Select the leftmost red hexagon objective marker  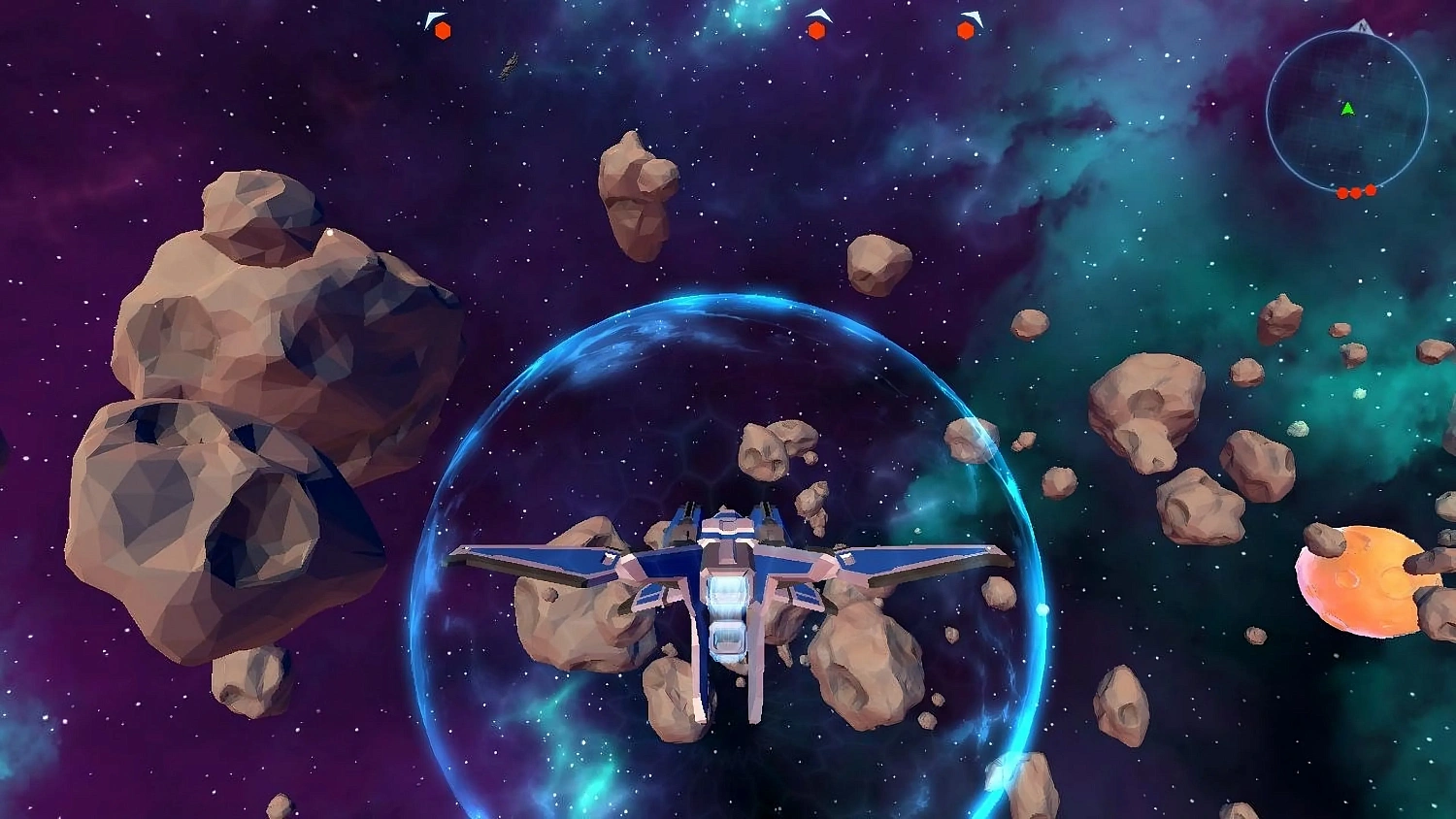tap(442, 30)
